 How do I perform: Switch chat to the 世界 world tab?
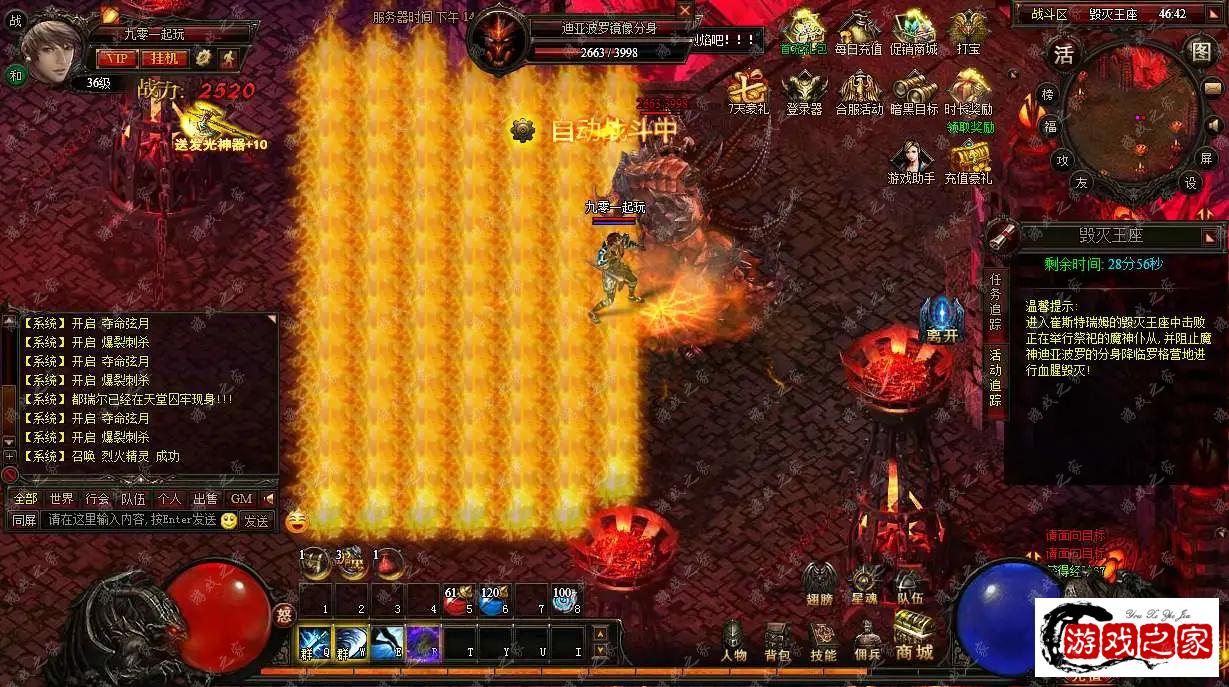click(62, 498)
